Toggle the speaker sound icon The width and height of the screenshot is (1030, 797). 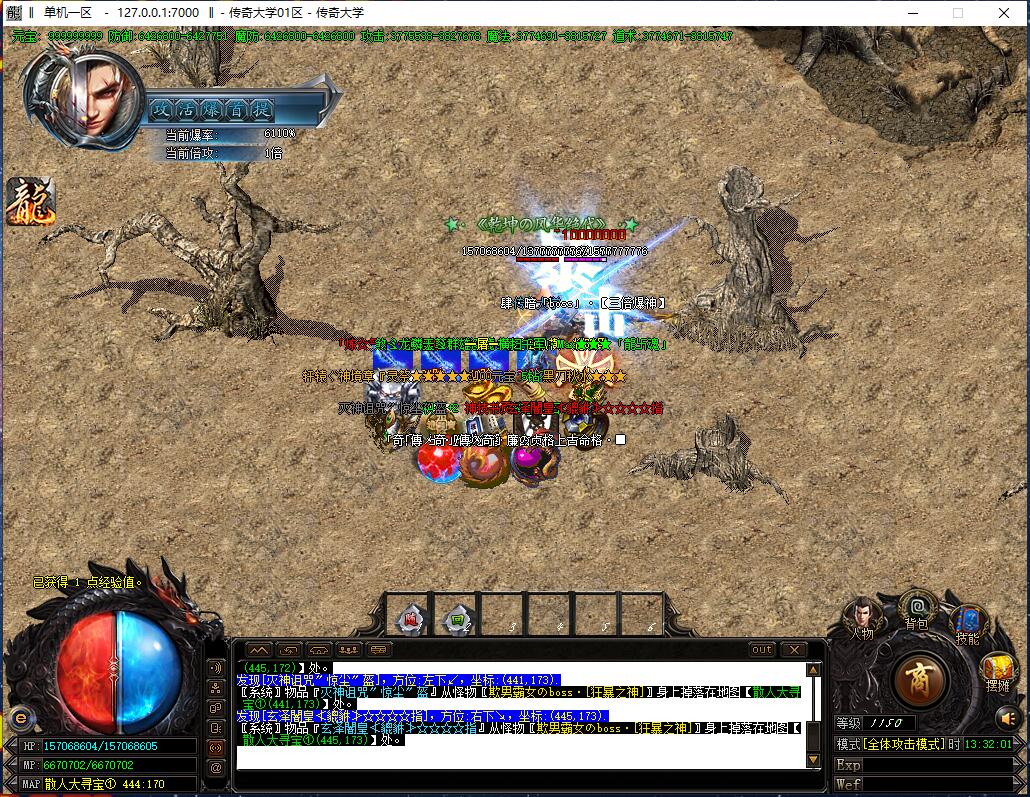pyautogui.click(x=1007, y=717)
